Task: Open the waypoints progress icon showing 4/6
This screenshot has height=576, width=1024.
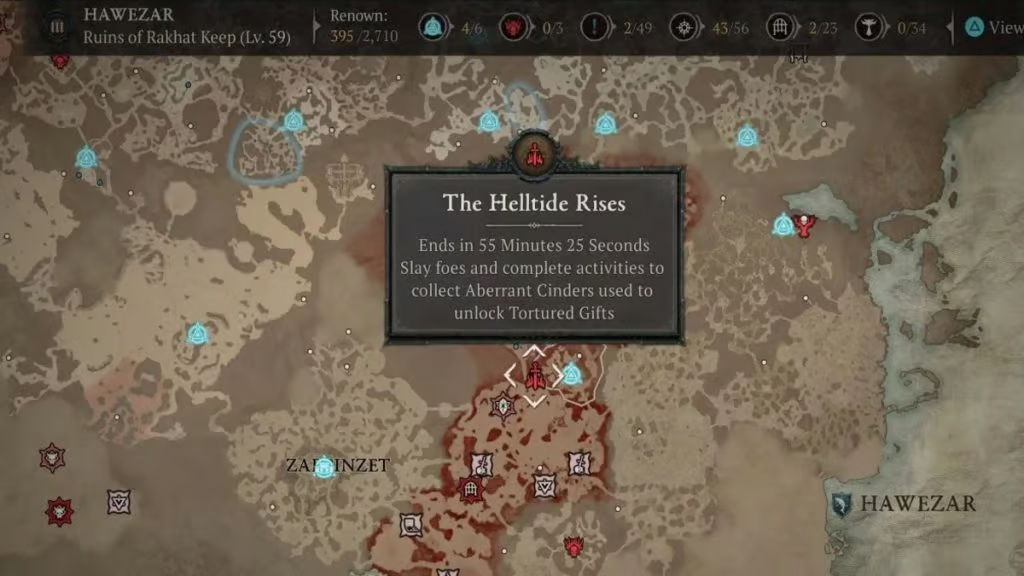Action: 433,27
